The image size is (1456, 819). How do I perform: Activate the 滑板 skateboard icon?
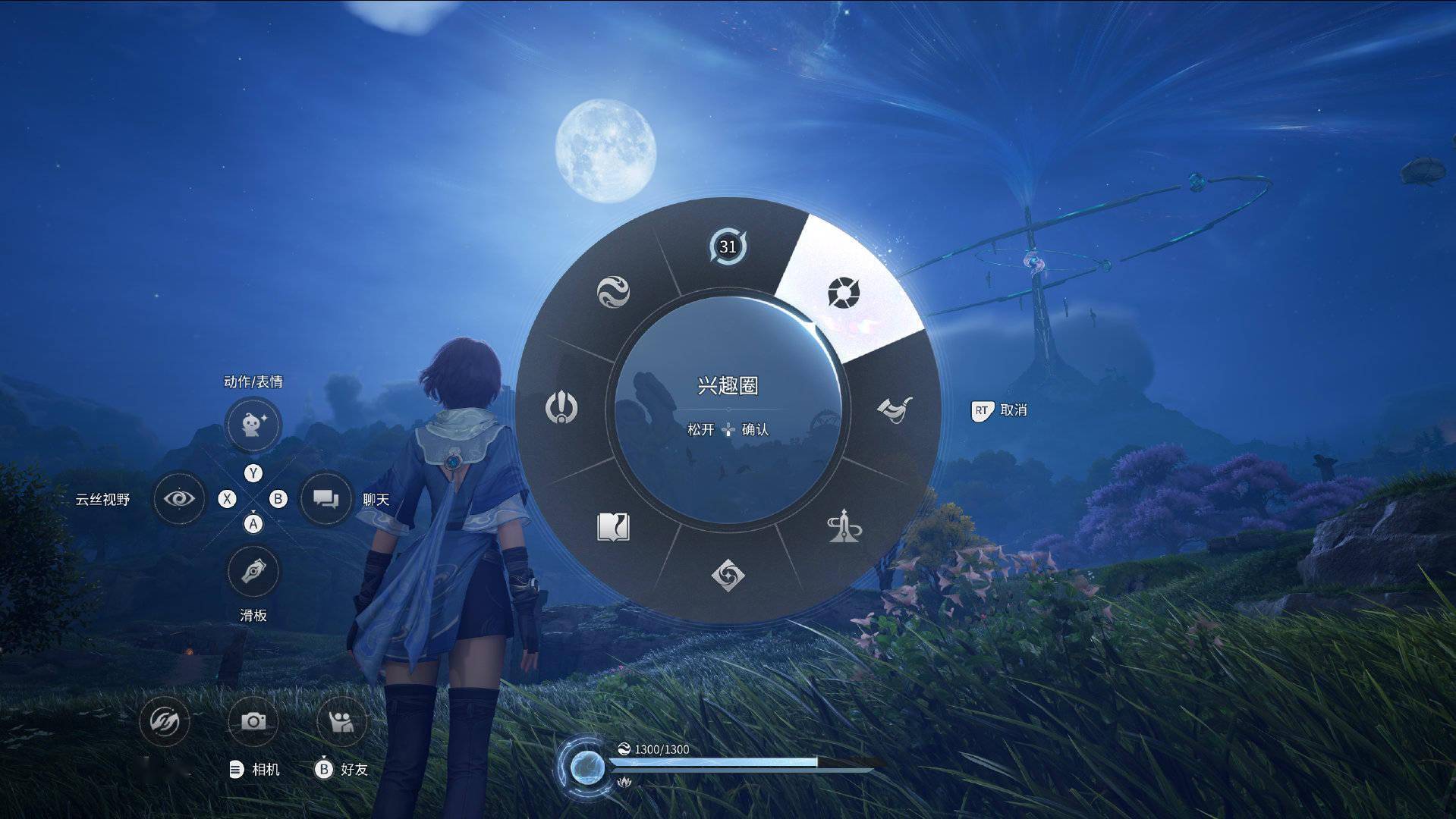click(x=253, y=571)
